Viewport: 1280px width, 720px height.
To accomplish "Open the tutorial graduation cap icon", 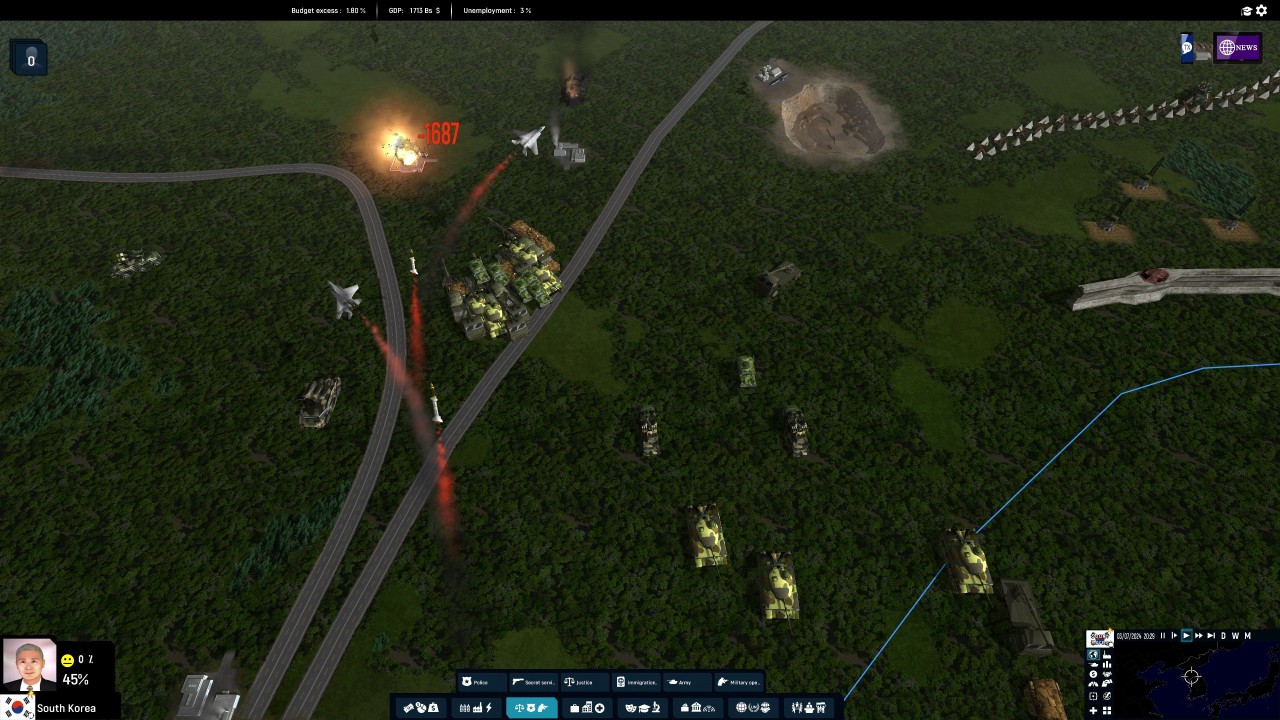I will click(1247, 11).
